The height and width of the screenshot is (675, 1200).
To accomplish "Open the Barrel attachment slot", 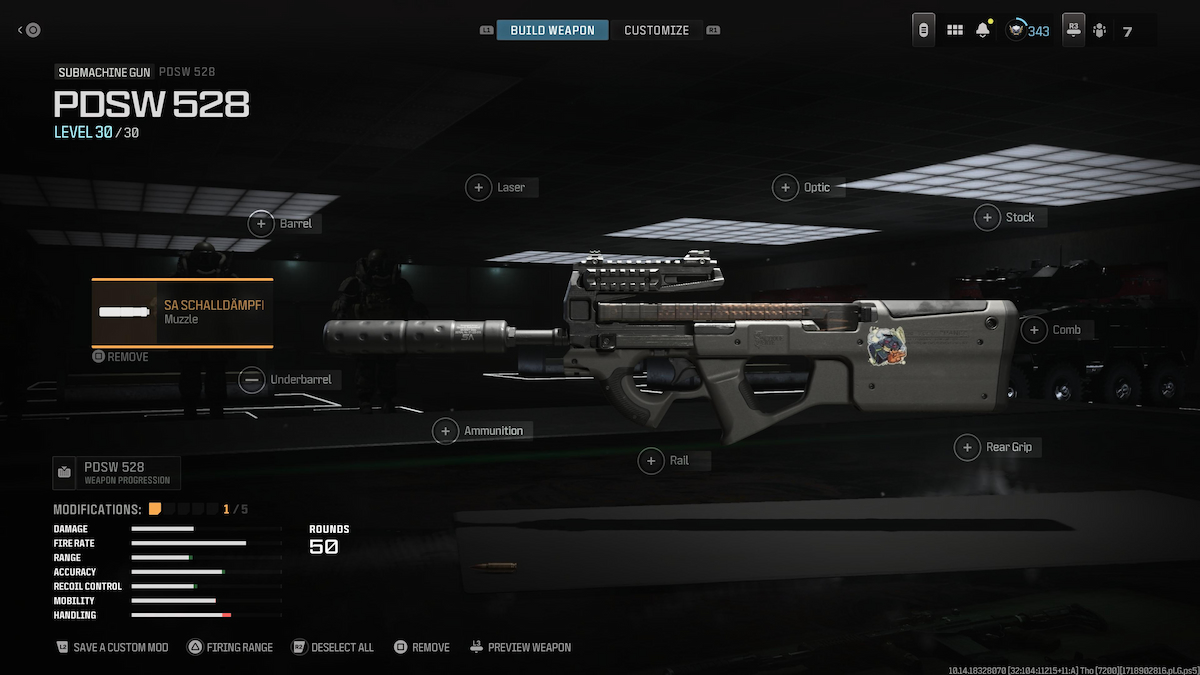I will (x=282, y=224).
